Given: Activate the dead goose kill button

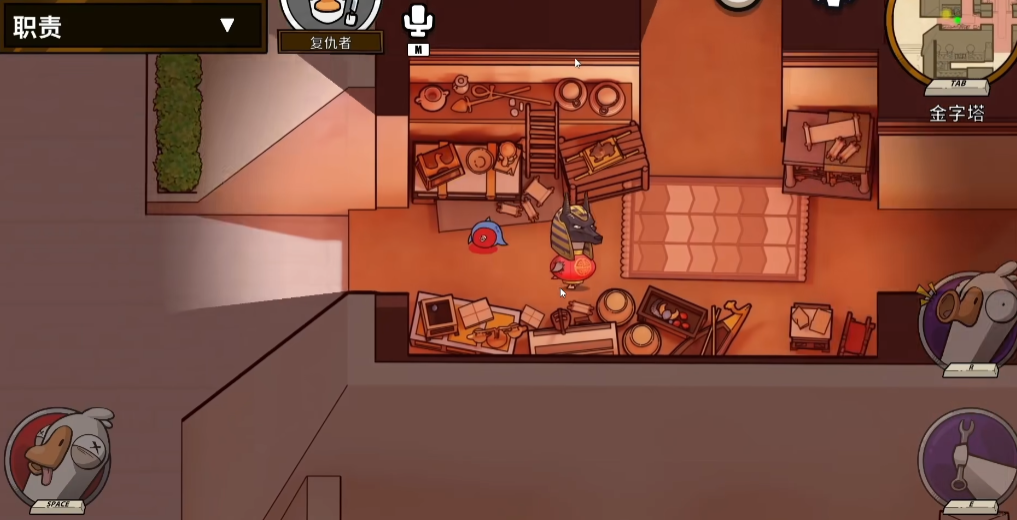Looking at the screenshot, I should (58, 456).
